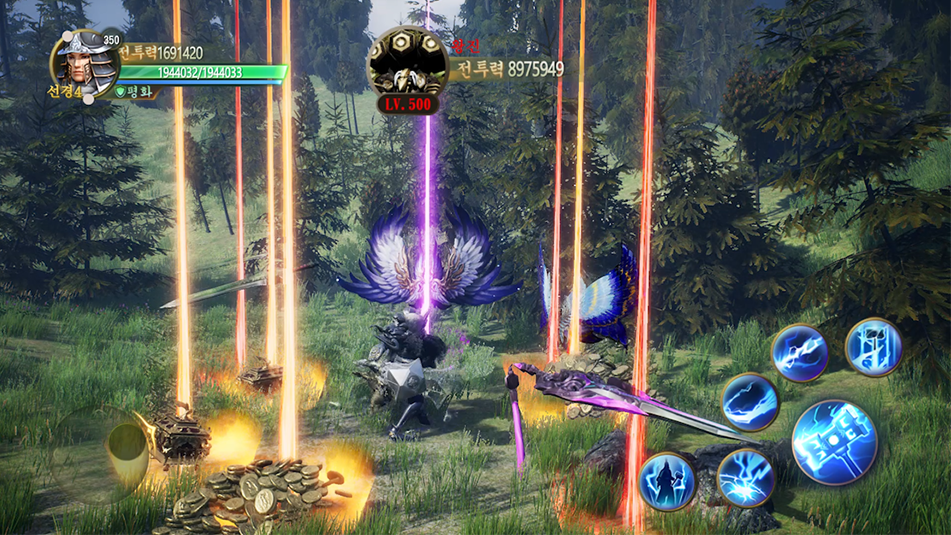Select the LV. 500 target portrait
Image resolution: width=951 pixels, height=535 pixels.
tap(406, 64)
